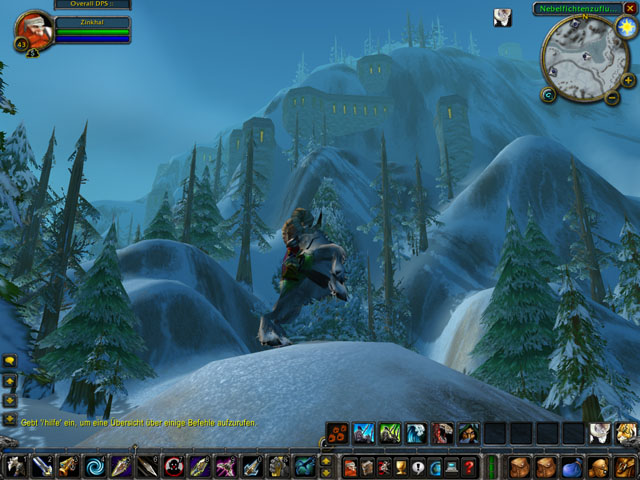
Task: Click the round tracking button beside the minimap
Action: (x=548, y=95)
